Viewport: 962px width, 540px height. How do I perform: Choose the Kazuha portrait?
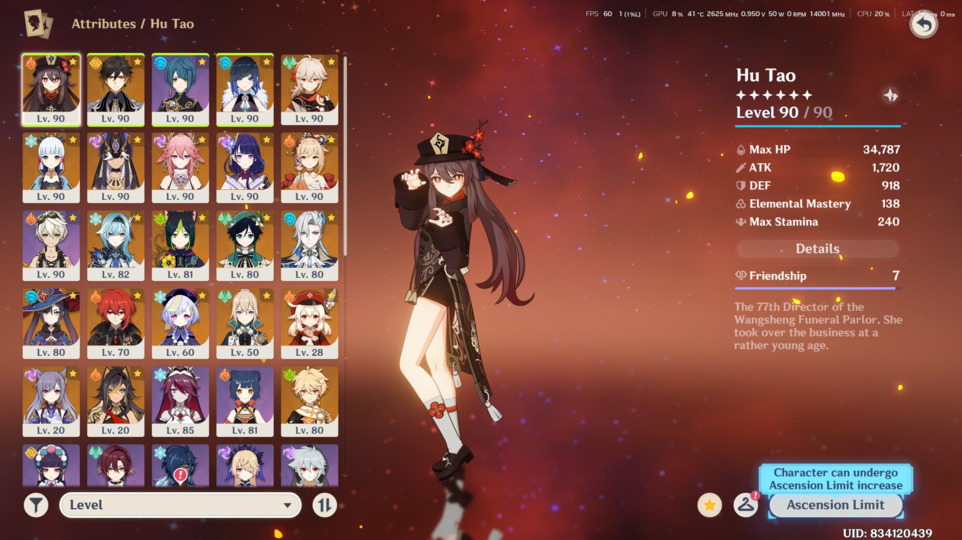point(309,89)
